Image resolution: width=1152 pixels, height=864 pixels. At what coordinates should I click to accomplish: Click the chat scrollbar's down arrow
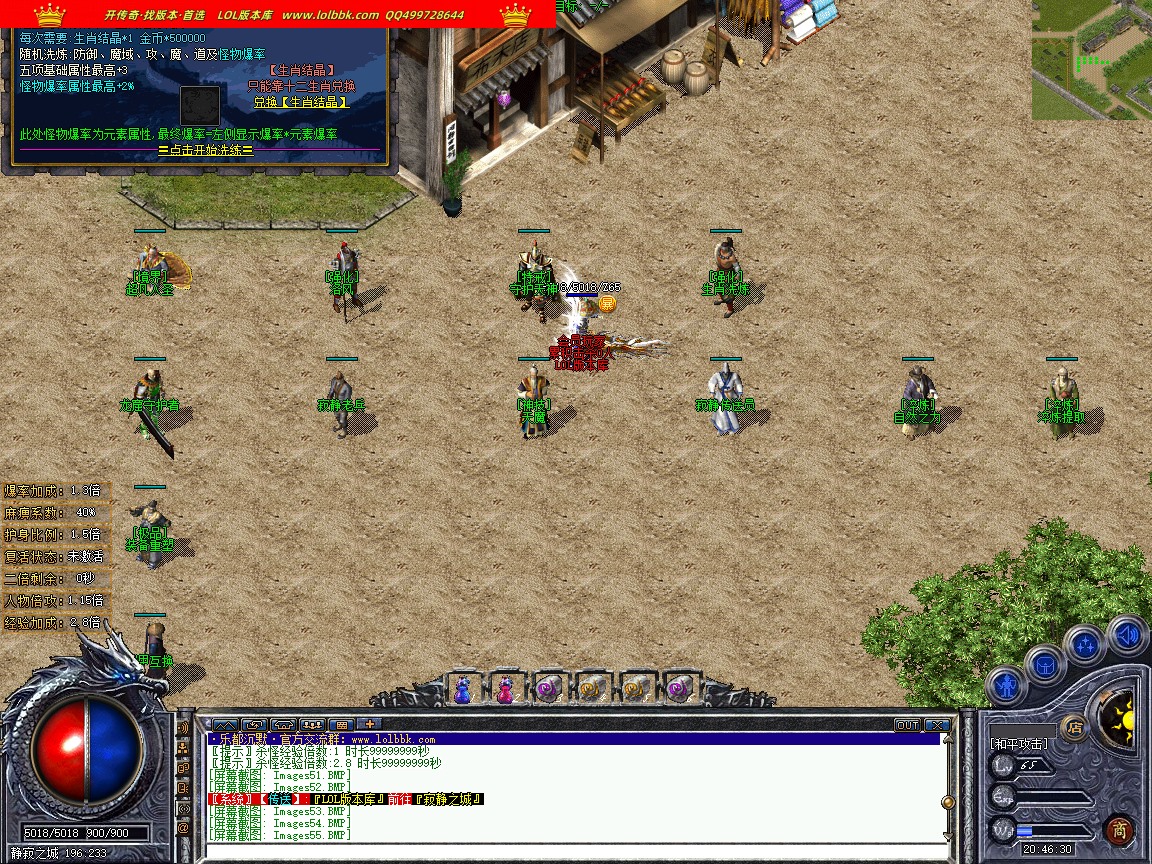coord(947,835)
